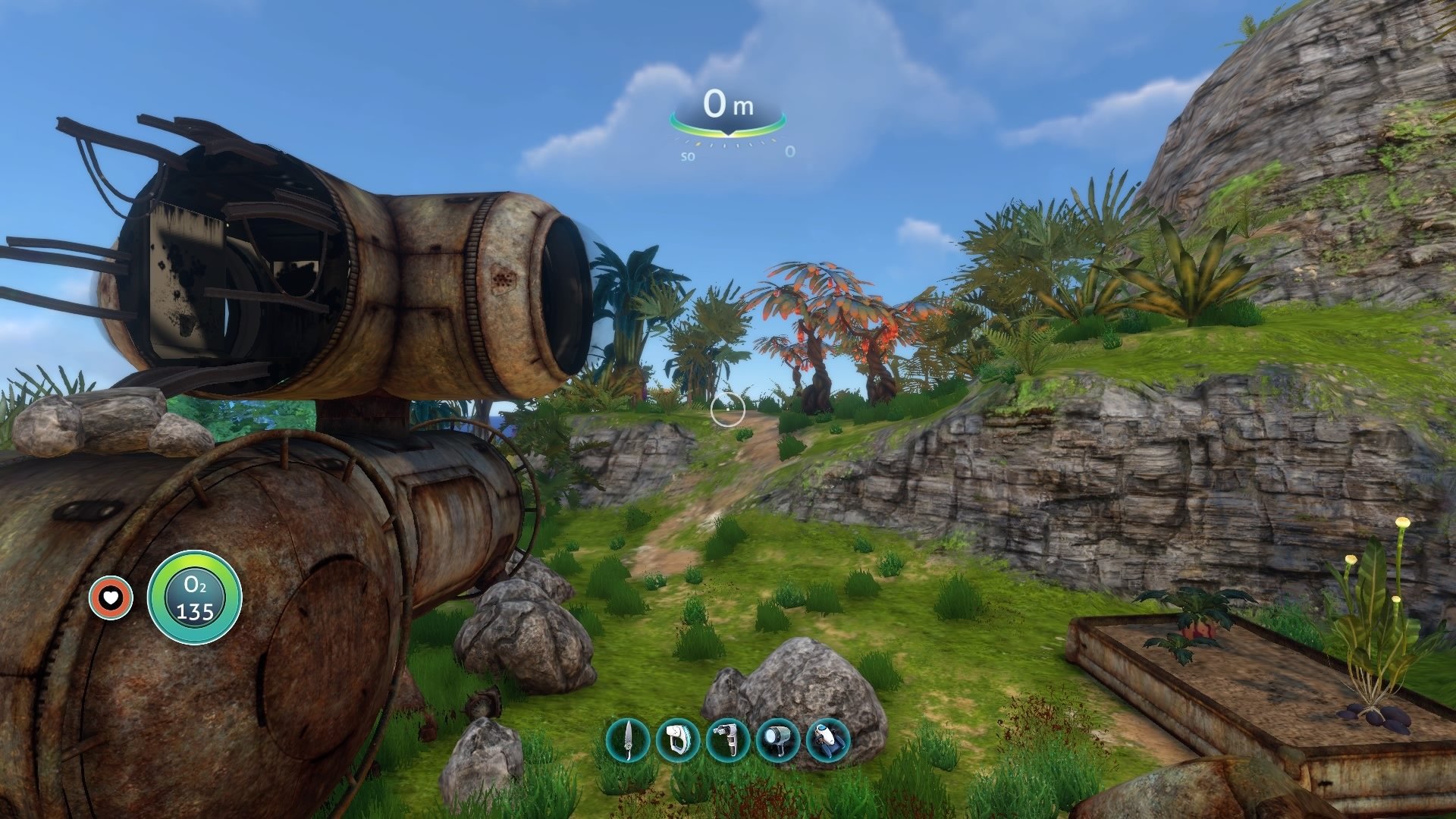The image size is (1456, 819).
Task: Equip the scanner from the hotbar
Action: pyautogui.click(x=677, y=739)
